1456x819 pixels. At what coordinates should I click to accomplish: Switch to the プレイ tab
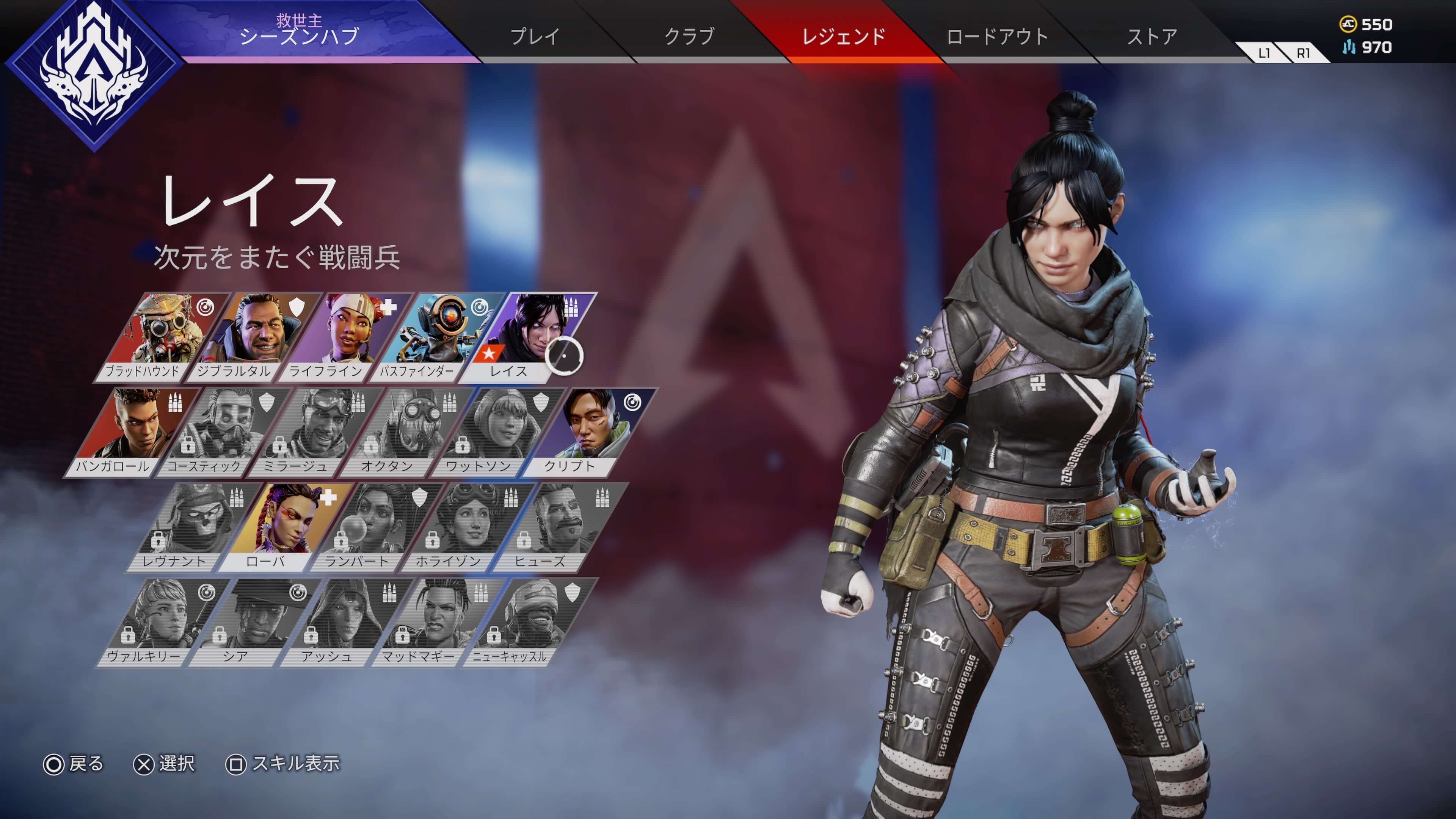point(535,37)
